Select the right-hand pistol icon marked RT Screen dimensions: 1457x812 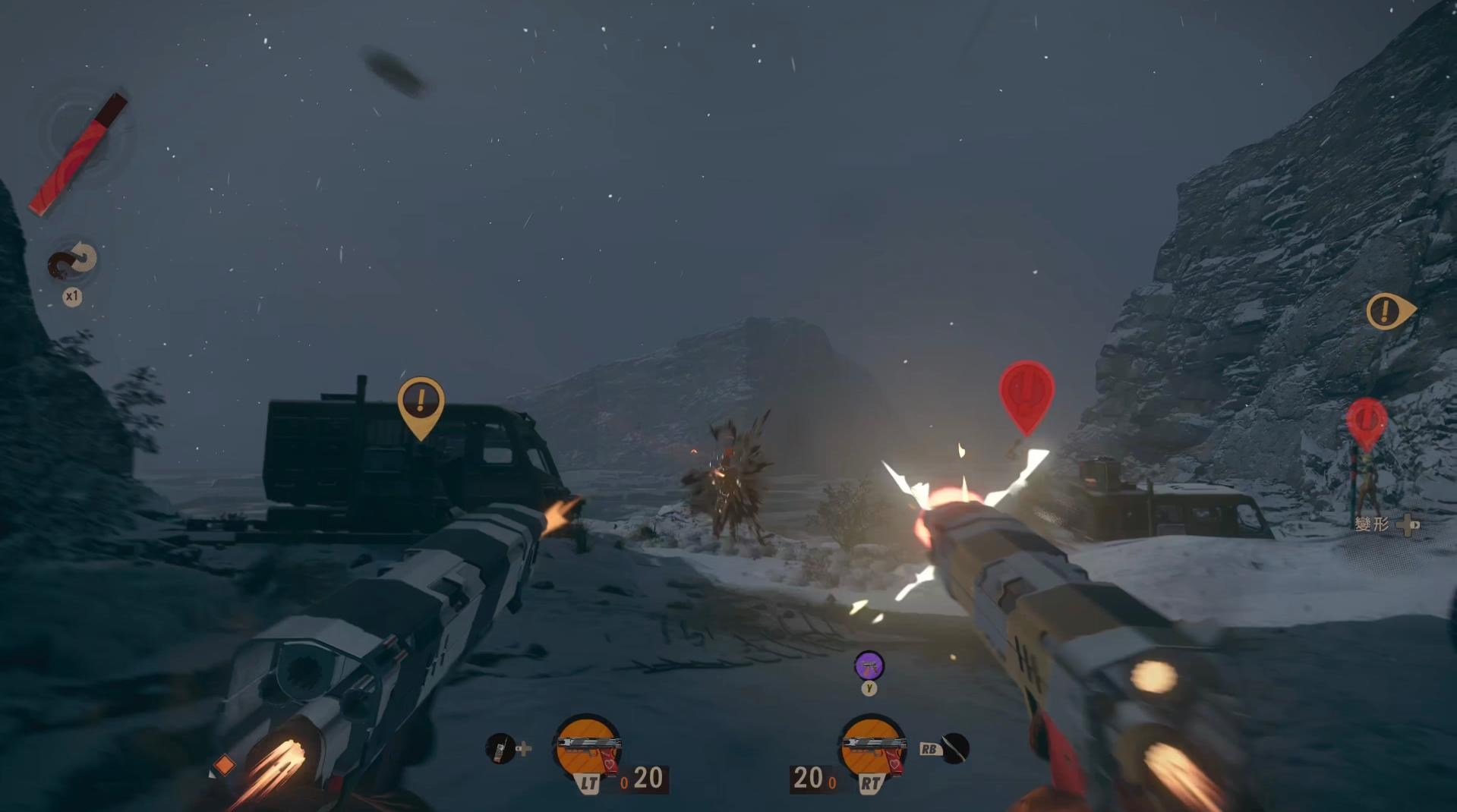click(872, 747)
